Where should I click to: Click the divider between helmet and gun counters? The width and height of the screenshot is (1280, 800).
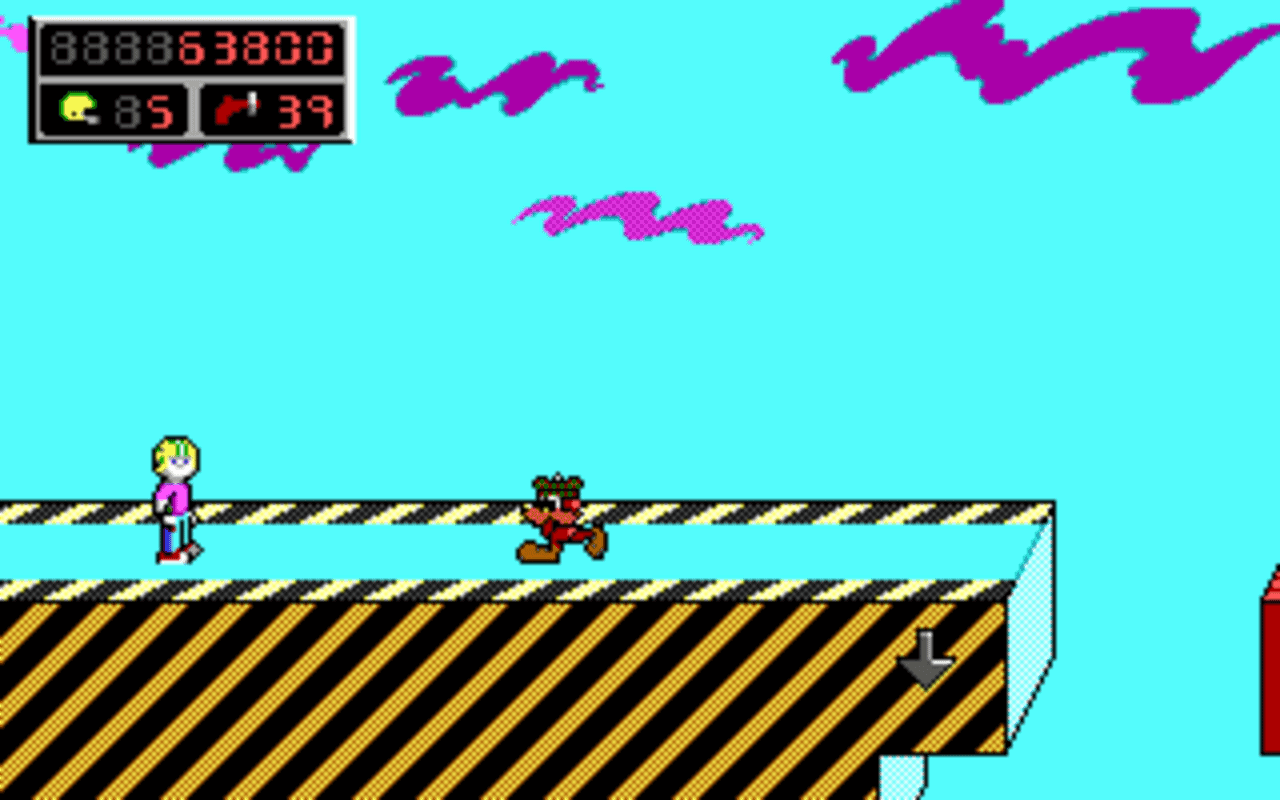point(192,110)
